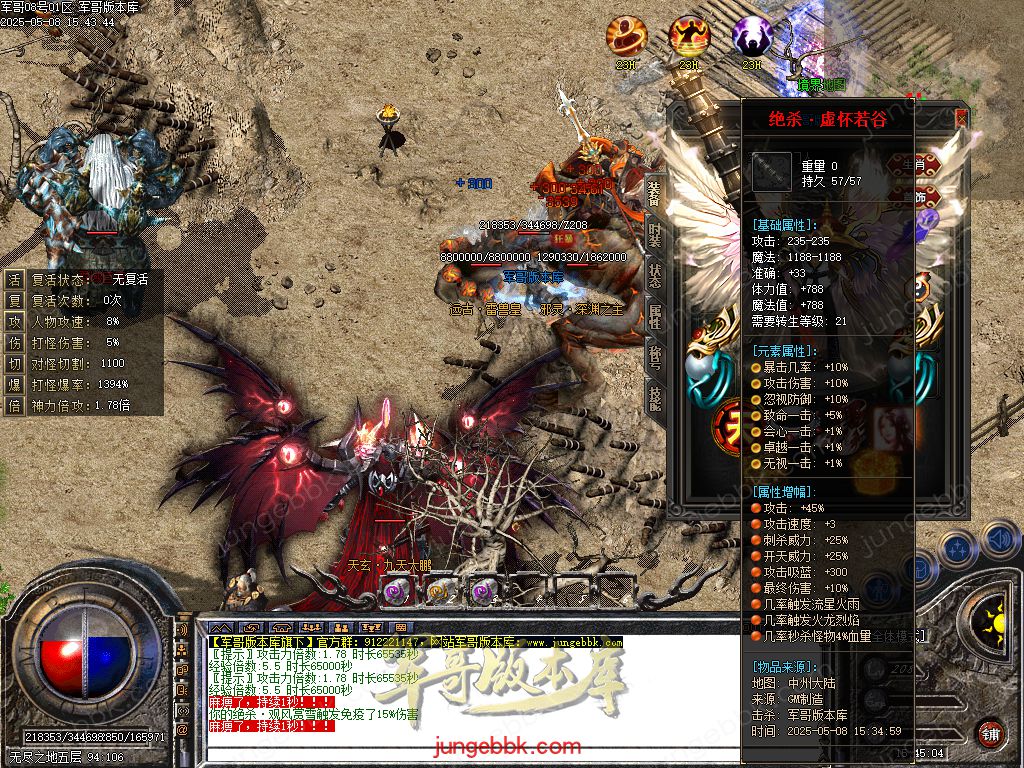This screenshot has height=768, width=1024.
Task: Select the 状态 status tab
Action: pyautogui.click(x=654, y=275)
